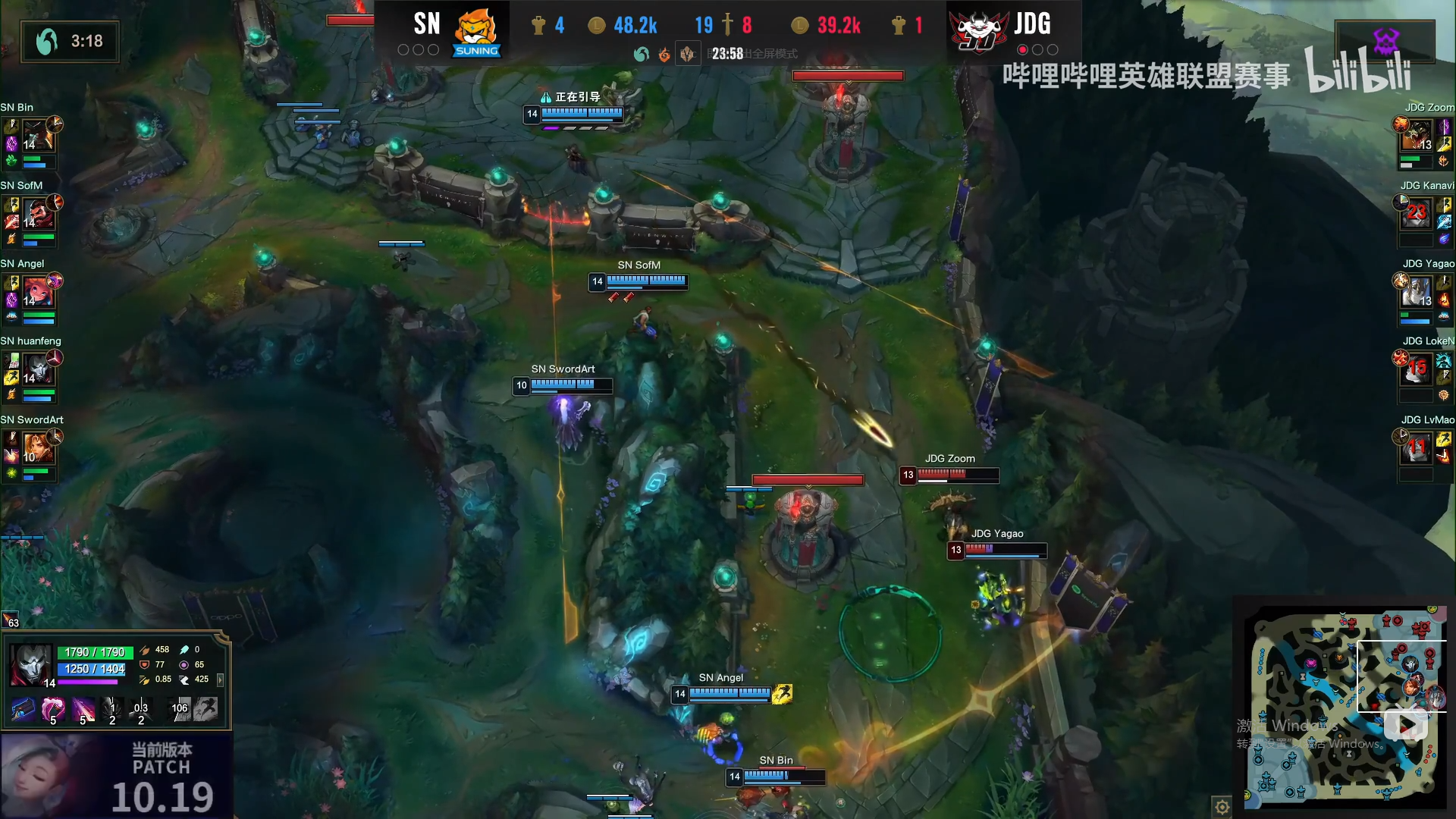Select JDG Kanavi's champion portrait
This screenshot has height=819, width=1456.
[x=1416, y=213]
